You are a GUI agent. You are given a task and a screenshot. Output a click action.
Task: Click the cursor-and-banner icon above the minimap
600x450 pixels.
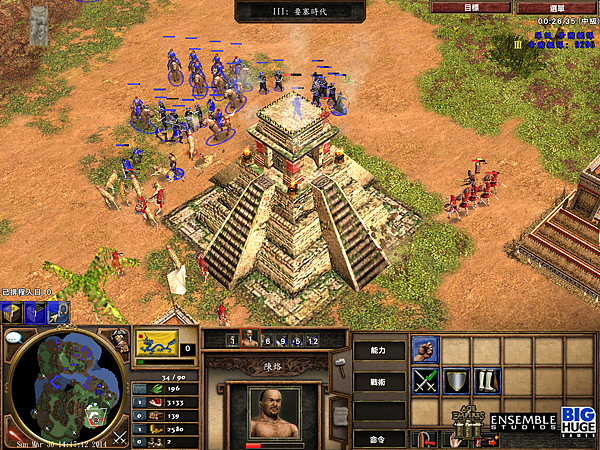57,313
